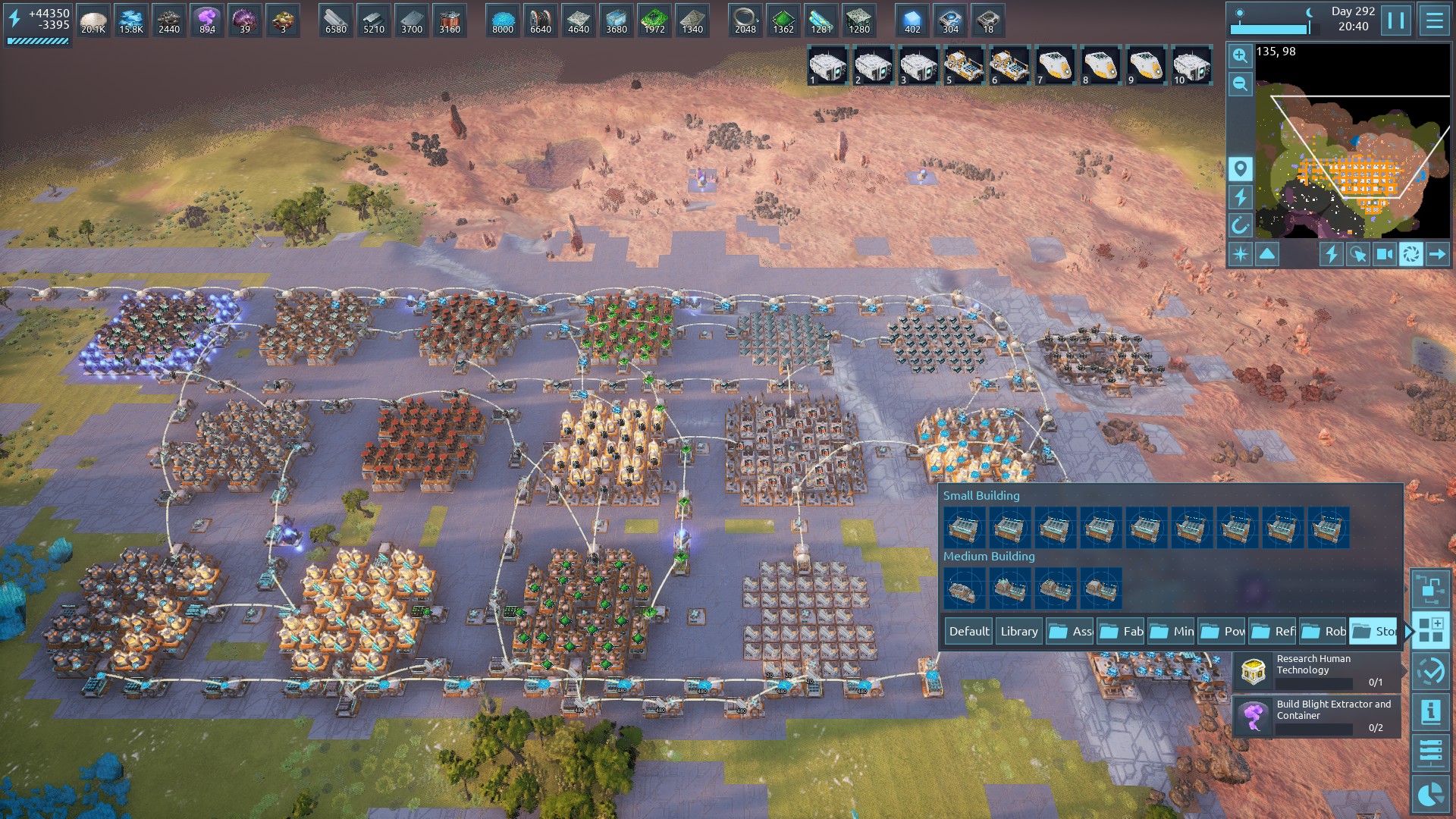Zoom out on the minimap

[1240, 83]
